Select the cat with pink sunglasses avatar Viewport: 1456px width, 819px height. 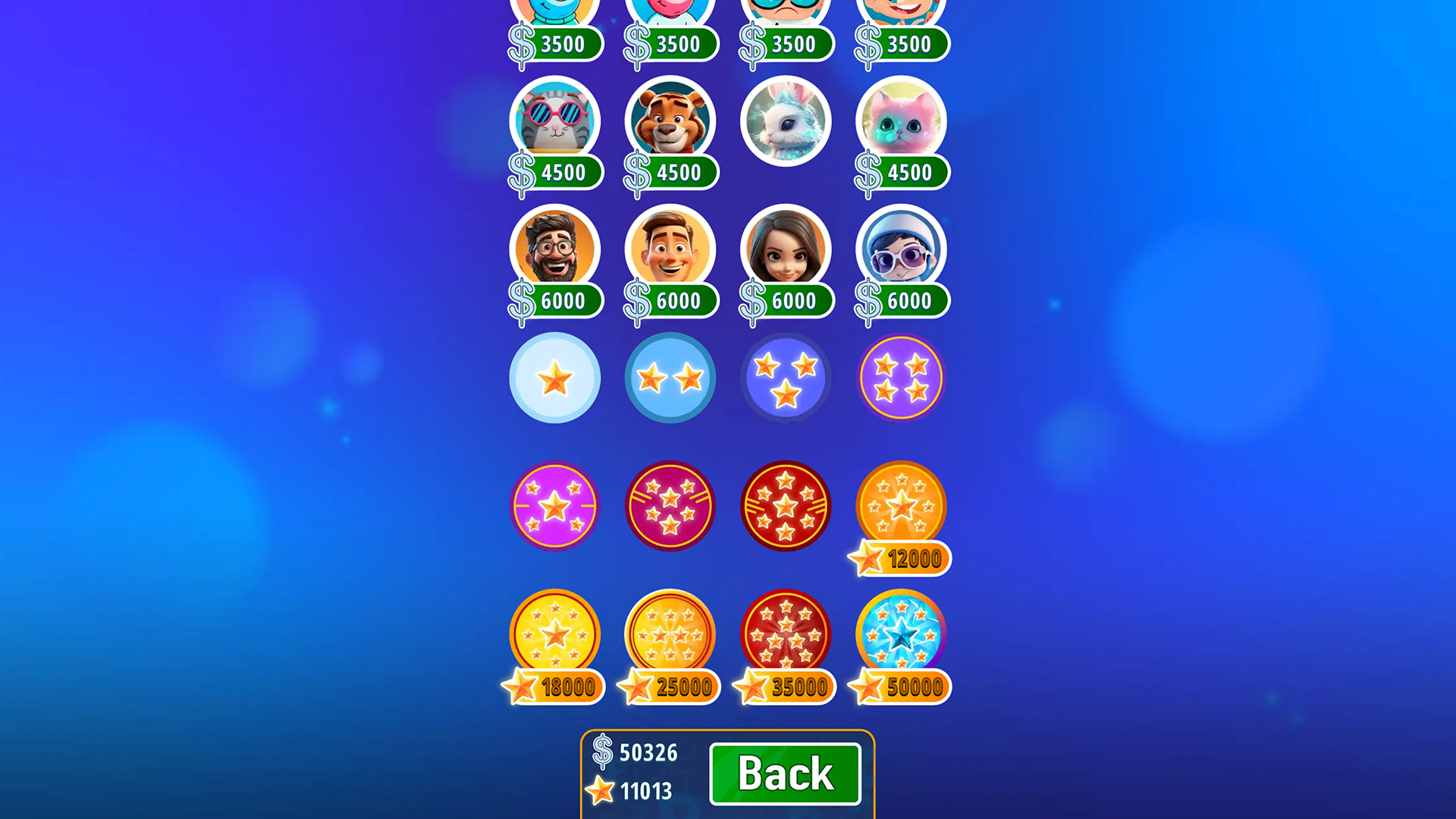(555, 121)
